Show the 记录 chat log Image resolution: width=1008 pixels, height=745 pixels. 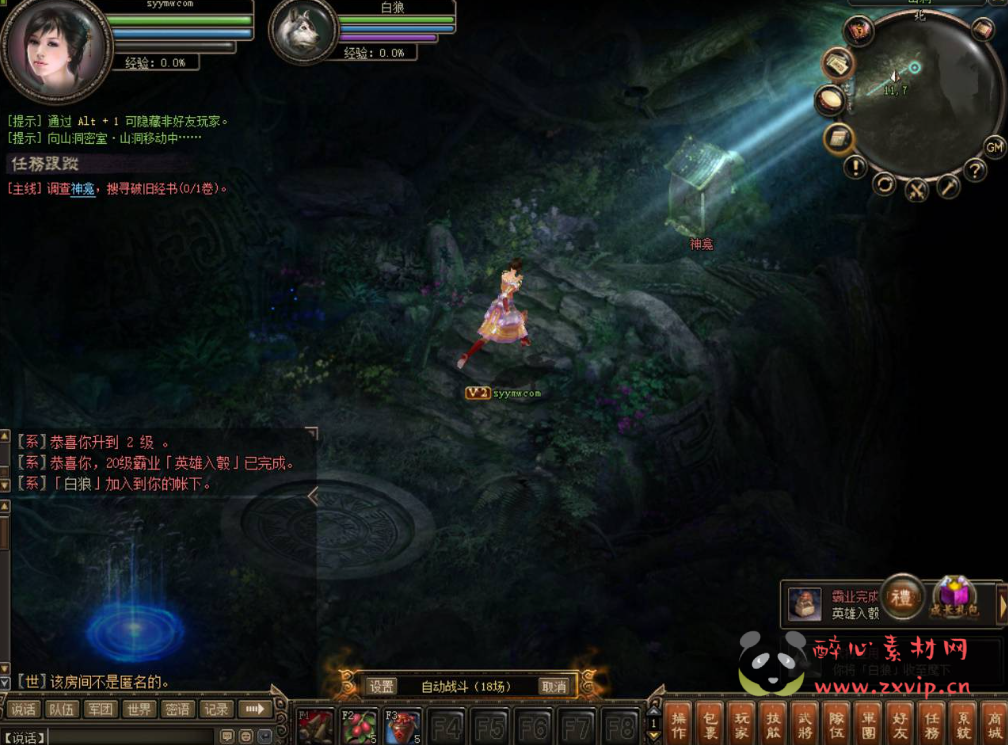(215, 709)
